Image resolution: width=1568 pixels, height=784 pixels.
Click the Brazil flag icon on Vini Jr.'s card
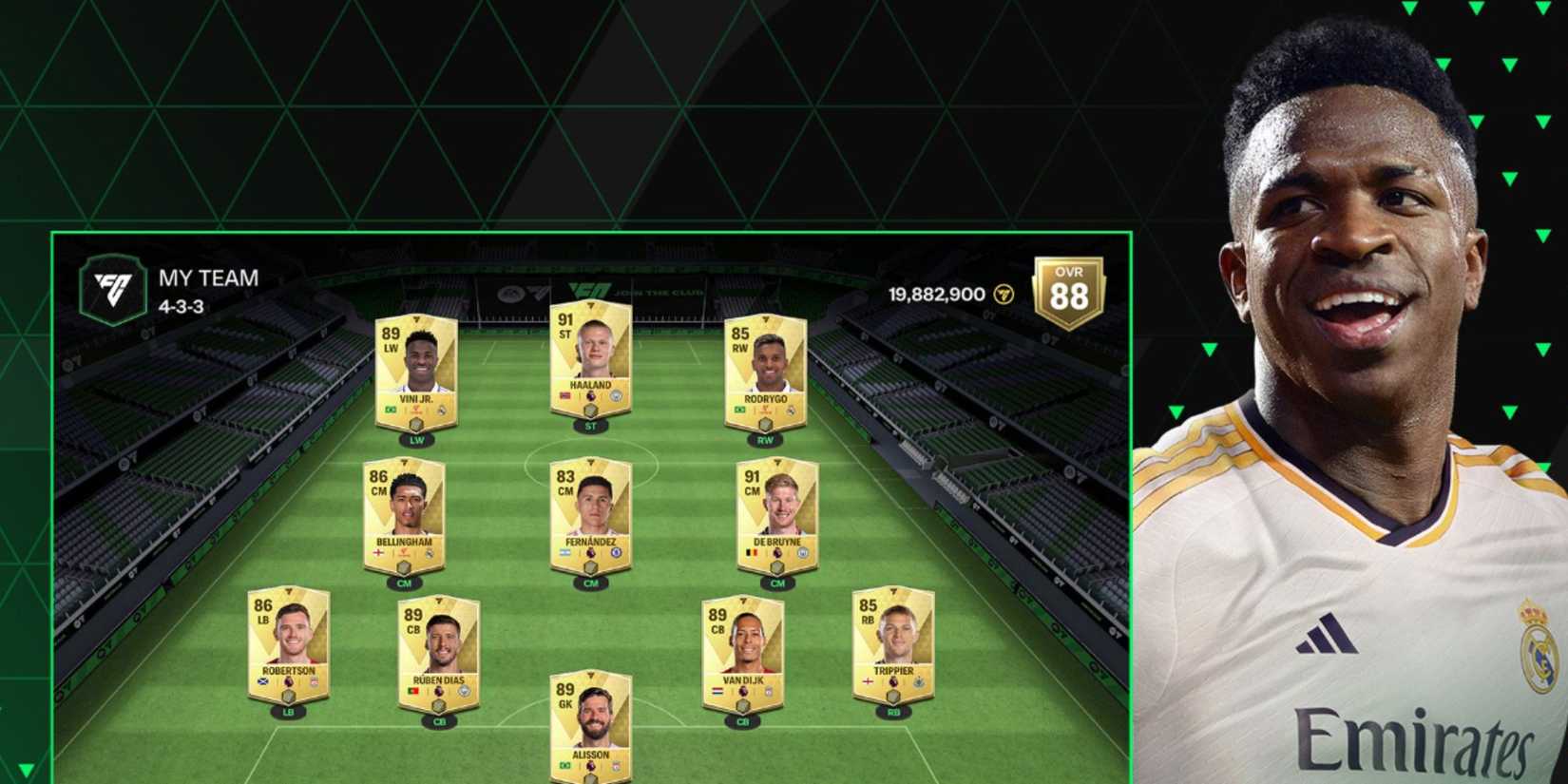[x=390, y=410]
